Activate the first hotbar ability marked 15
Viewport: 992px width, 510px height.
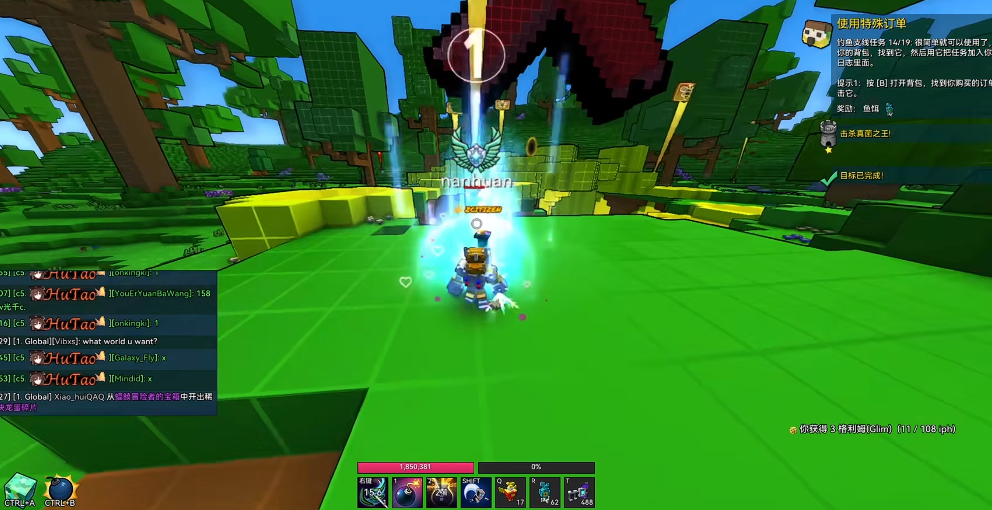(373, 492)
